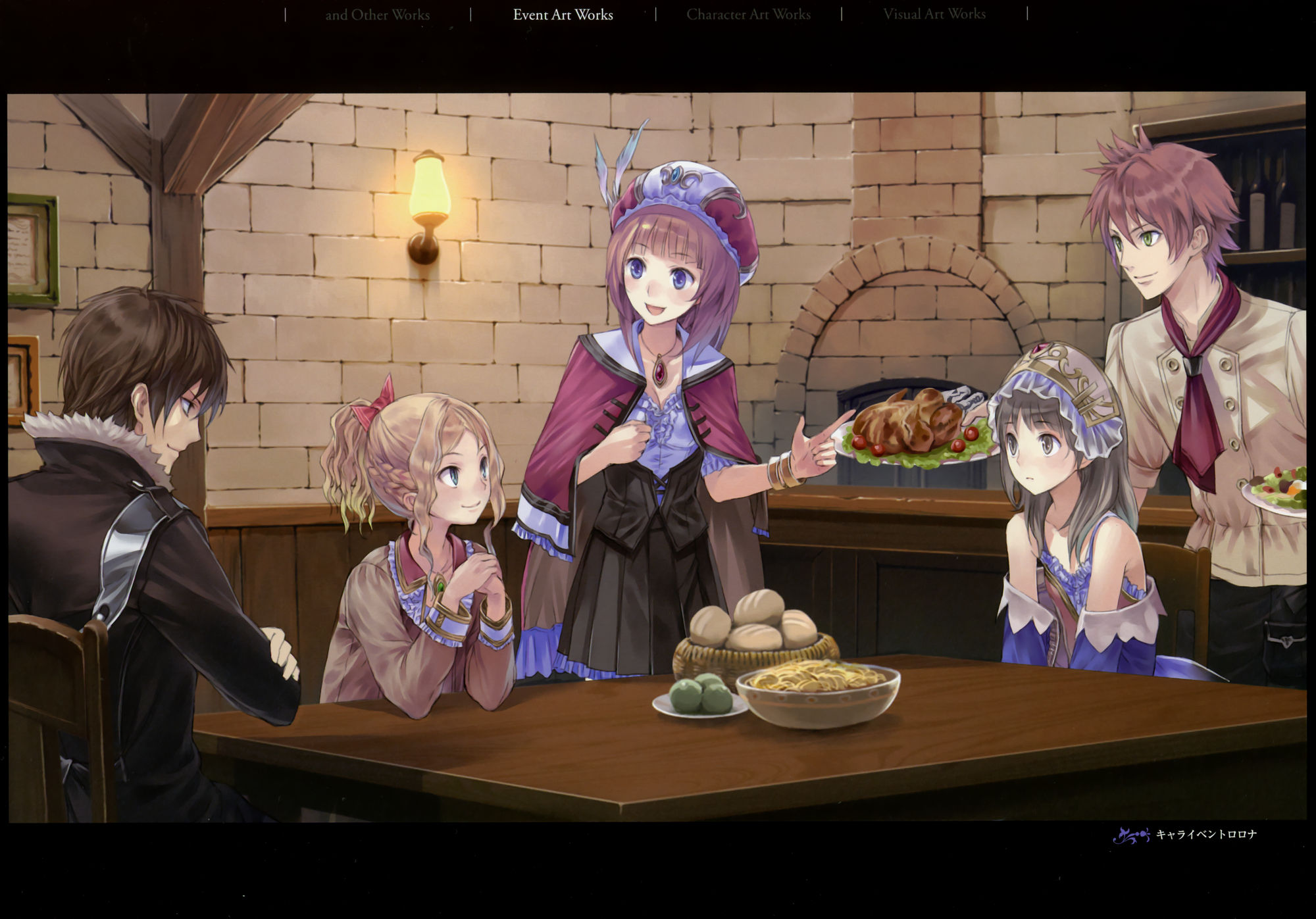The width and height of the screenshot is (1316, 919).
Task: Click the and Other Works label
Action: point(377,14)
